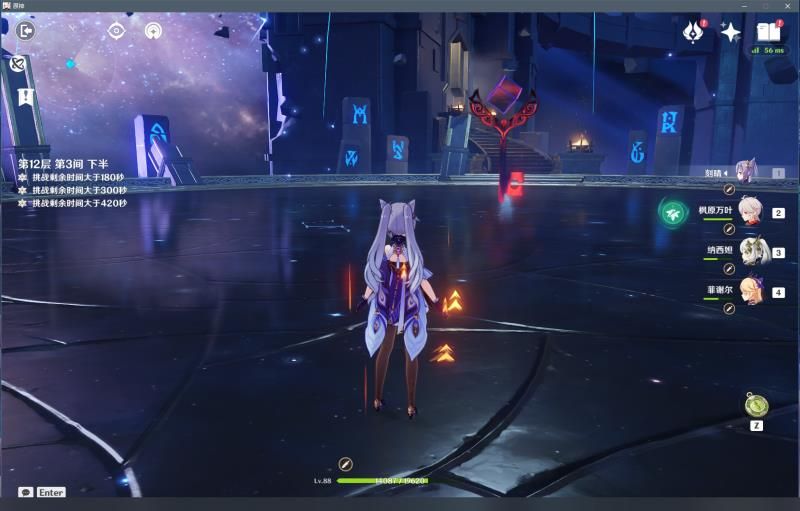The image size is (800, 511).
Task: Close the game window
Action: pos(788,6)
